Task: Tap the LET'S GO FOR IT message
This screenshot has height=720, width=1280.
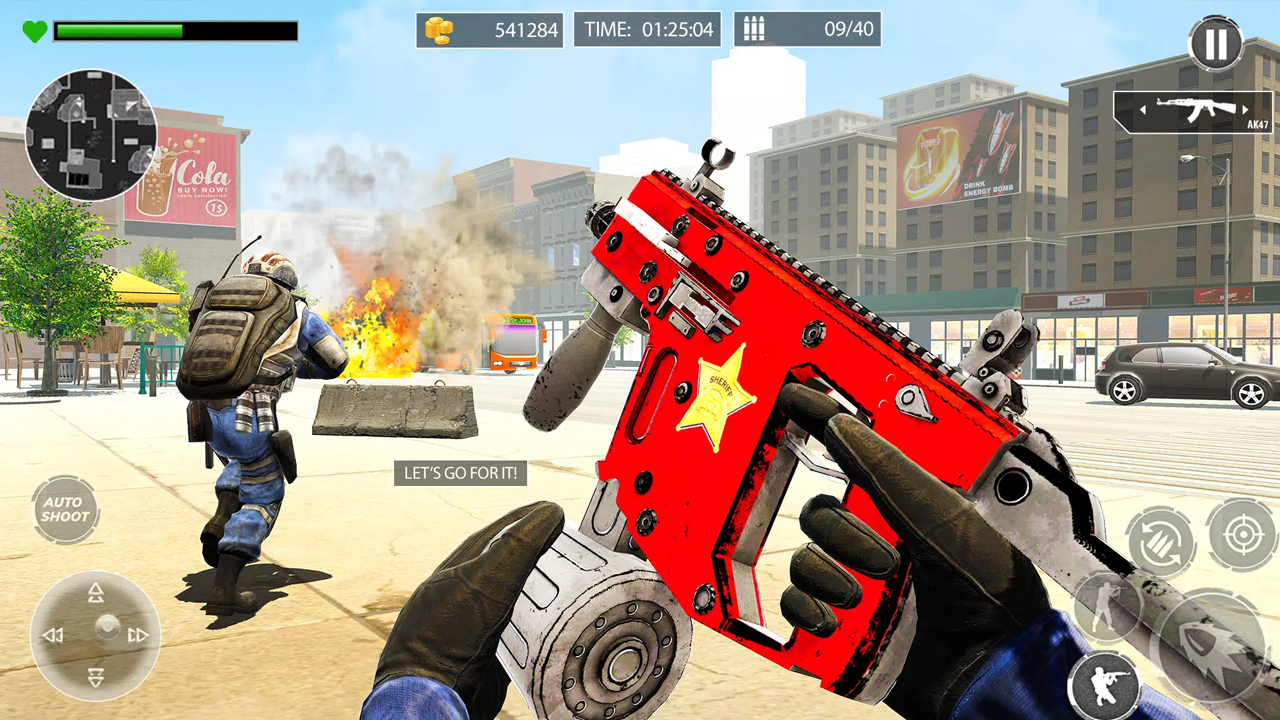Action: (x=462, y=473)
